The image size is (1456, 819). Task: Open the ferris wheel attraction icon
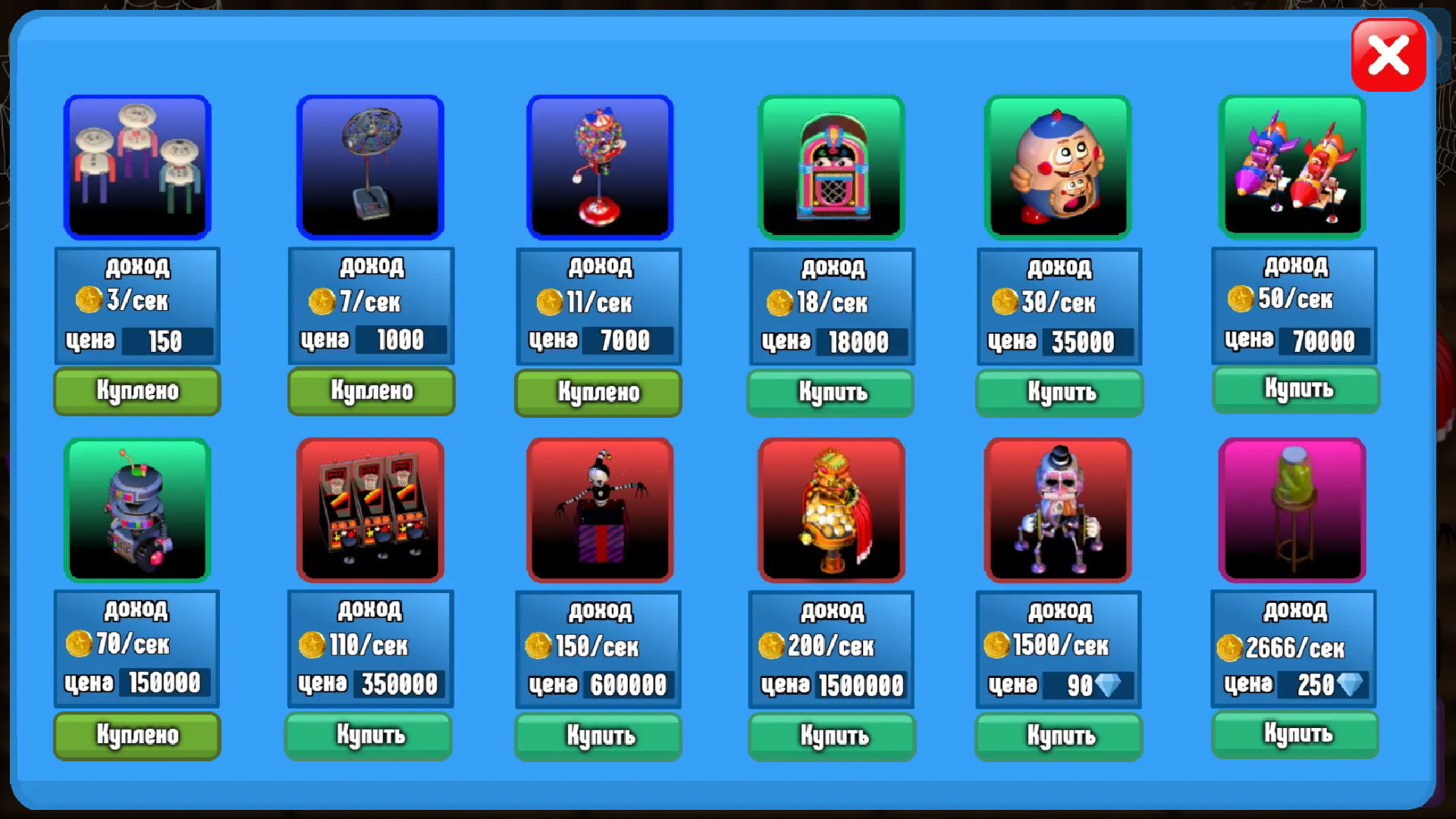point(370,166)
